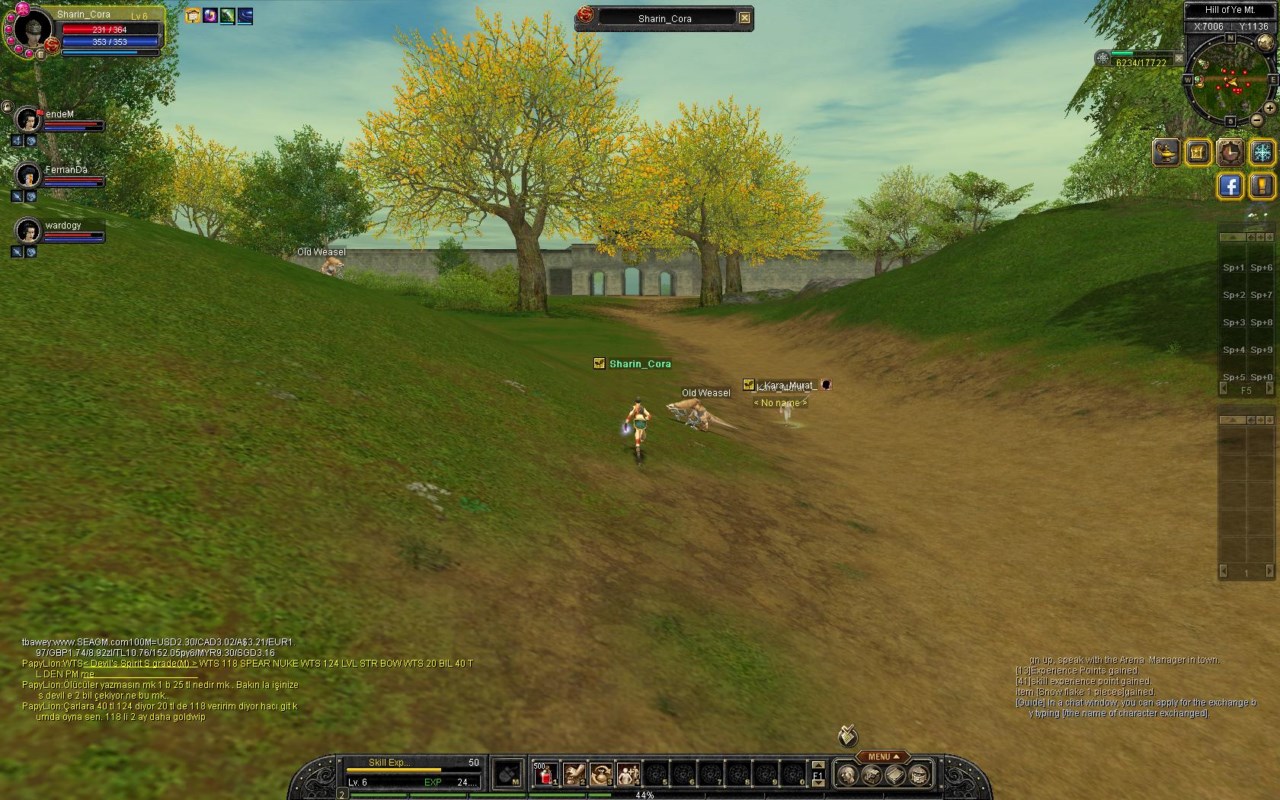Open the yellow exclamation mark notice button

[1263, 186]
